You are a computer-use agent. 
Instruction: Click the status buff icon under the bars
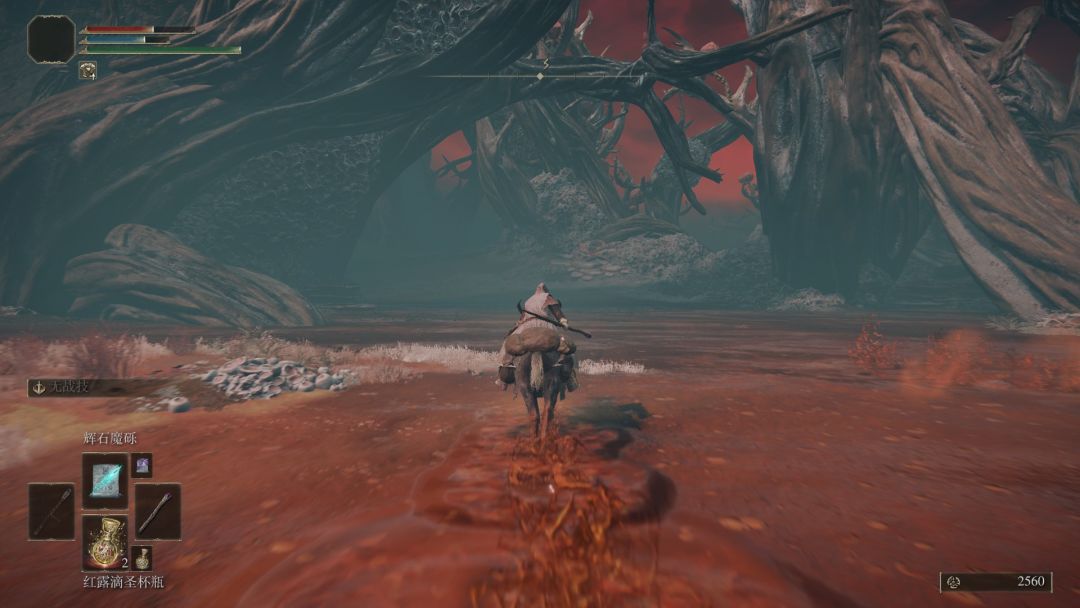(88, 70)
